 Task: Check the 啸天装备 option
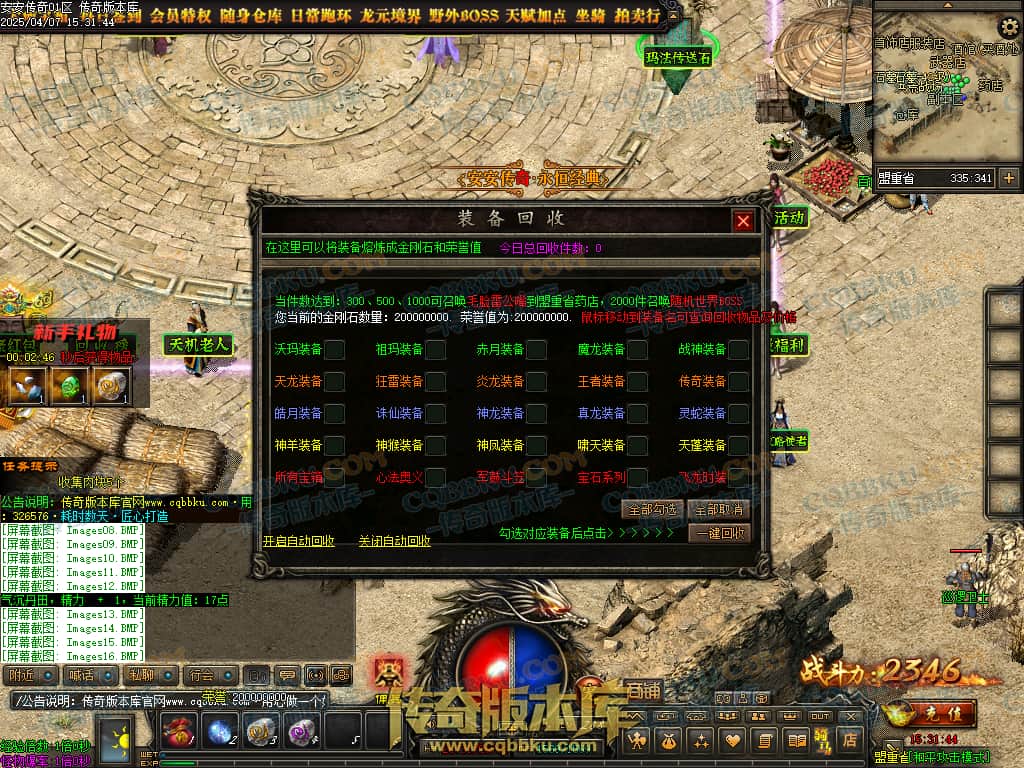pyautogui.click(x=638, y=445)
